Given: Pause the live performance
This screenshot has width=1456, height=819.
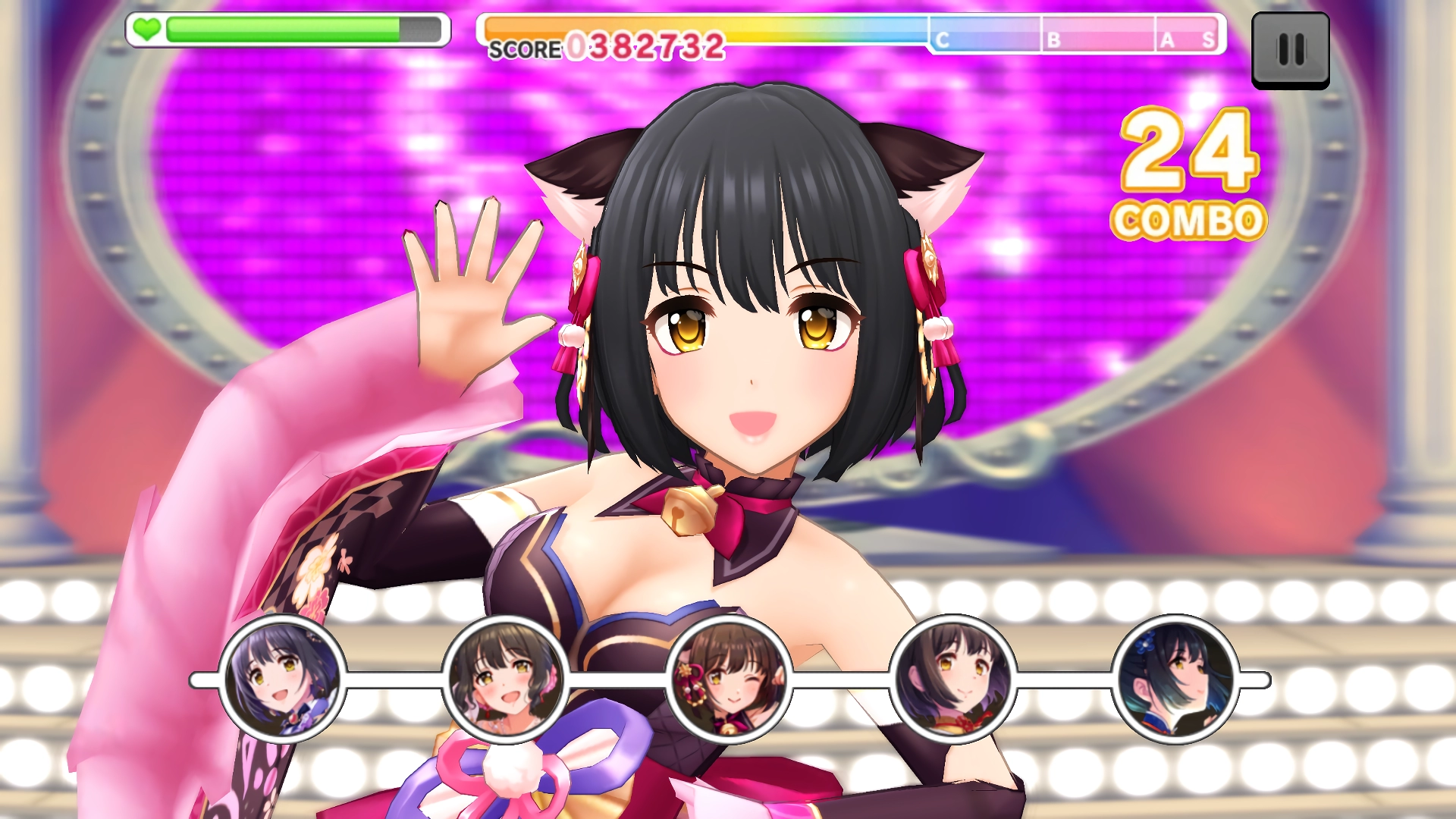Looking at the screenshot, I should point(1290,50).
